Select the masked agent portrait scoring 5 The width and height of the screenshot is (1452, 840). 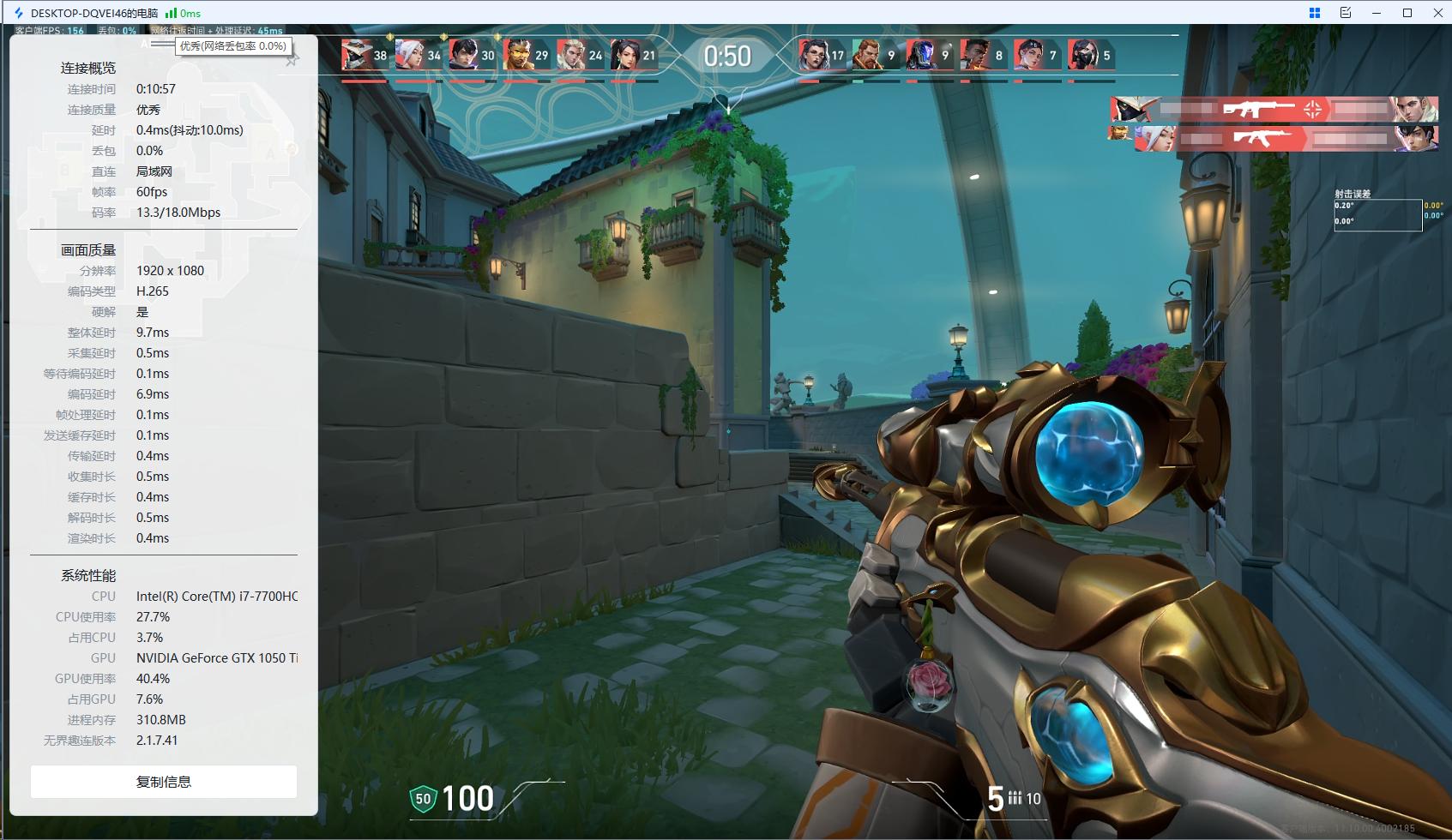click(x=1082, y=55)
